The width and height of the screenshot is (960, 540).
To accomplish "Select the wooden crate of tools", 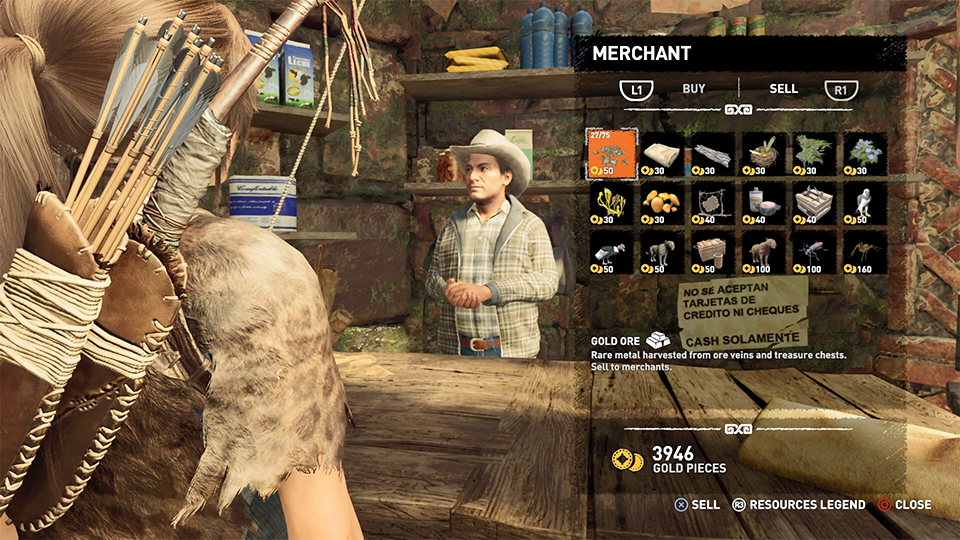I will 815,204.
